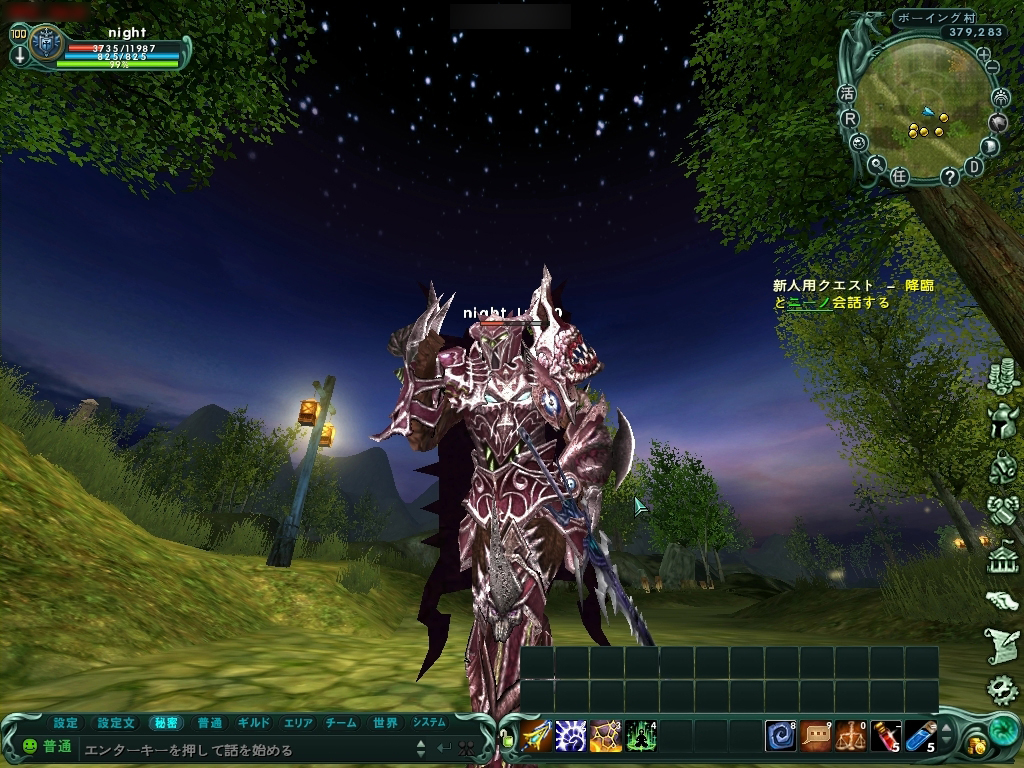Screen dimensions: 1024x768
Task: Open the 任 quest button on minimap
Action: click(x=899, y=176)
